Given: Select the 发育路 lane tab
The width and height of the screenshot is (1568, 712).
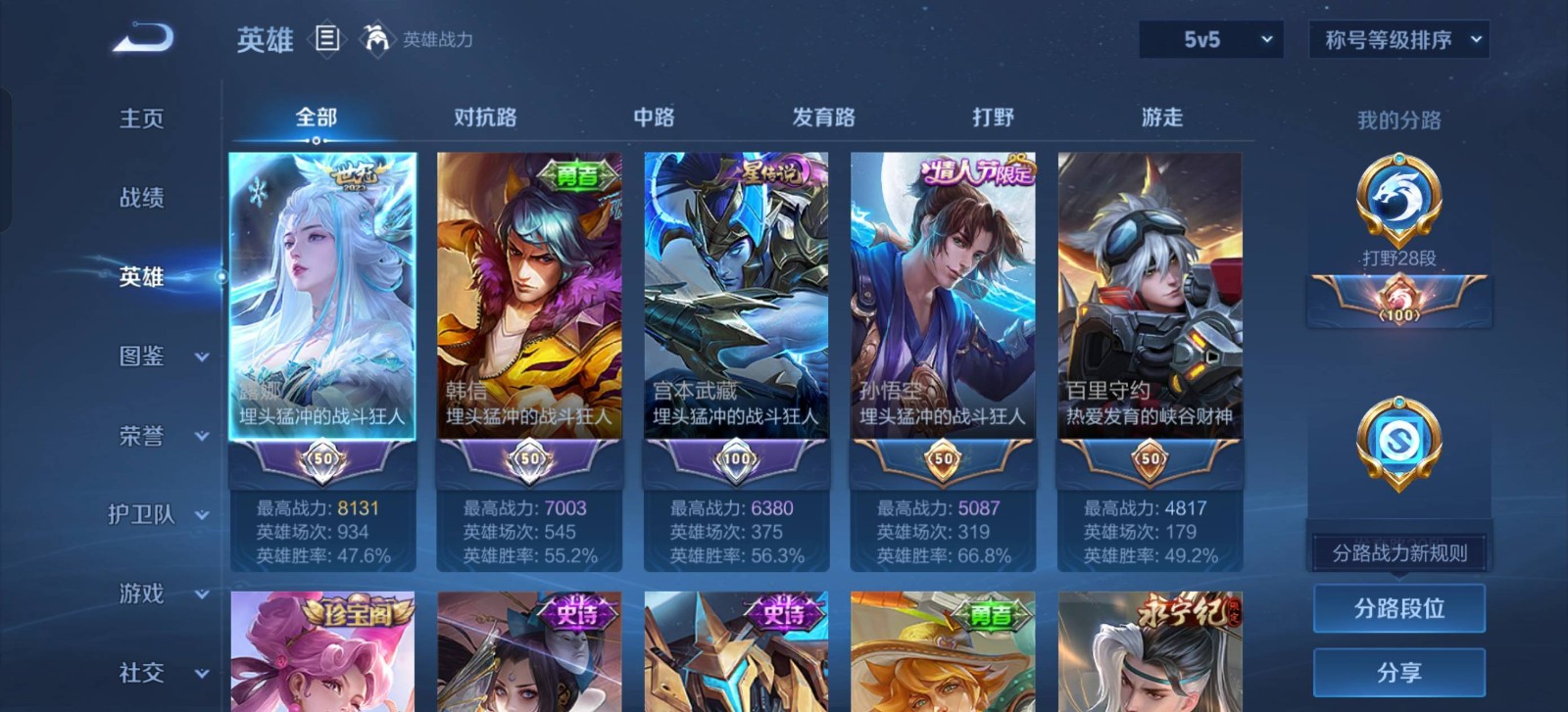Looking at the screenshot, I should (823, 118).
